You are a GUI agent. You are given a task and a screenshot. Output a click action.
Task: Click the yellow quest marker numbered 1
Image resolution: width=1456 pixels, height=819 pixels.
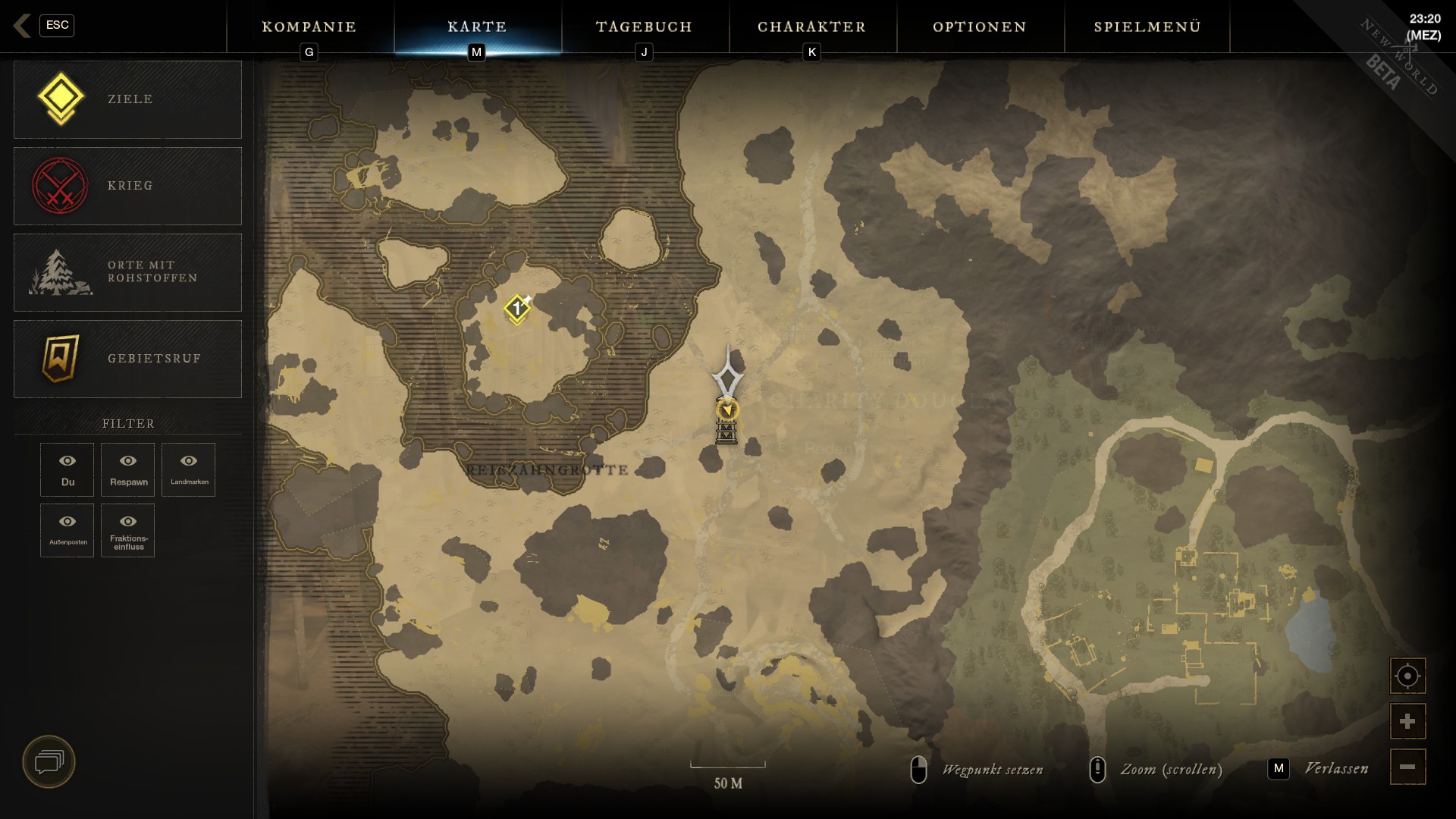coord(517,309)
